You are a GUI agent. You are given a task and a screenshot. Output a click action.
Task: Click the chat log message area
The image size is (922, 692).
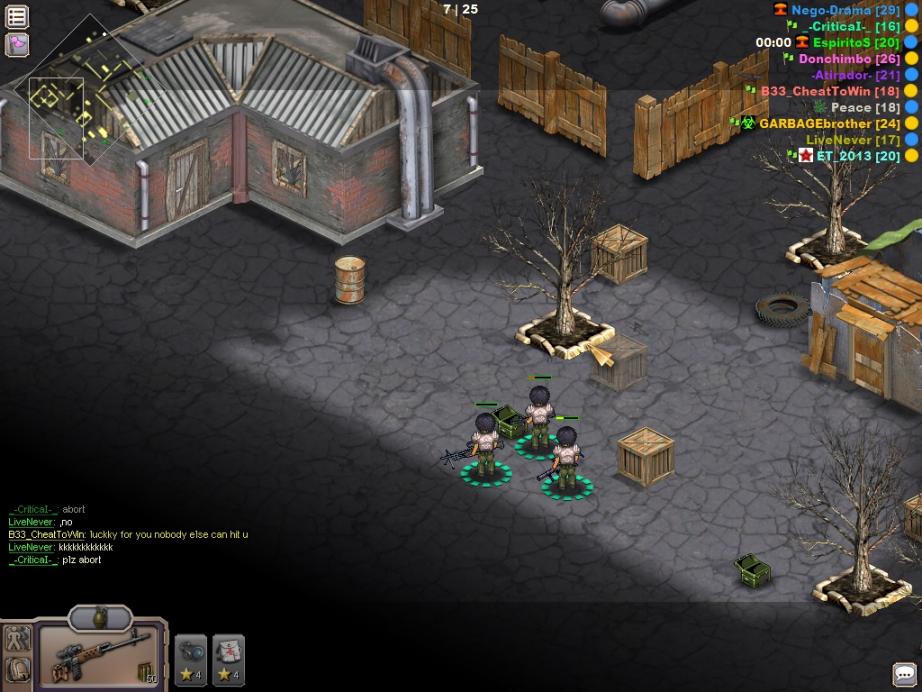(128, 535)
